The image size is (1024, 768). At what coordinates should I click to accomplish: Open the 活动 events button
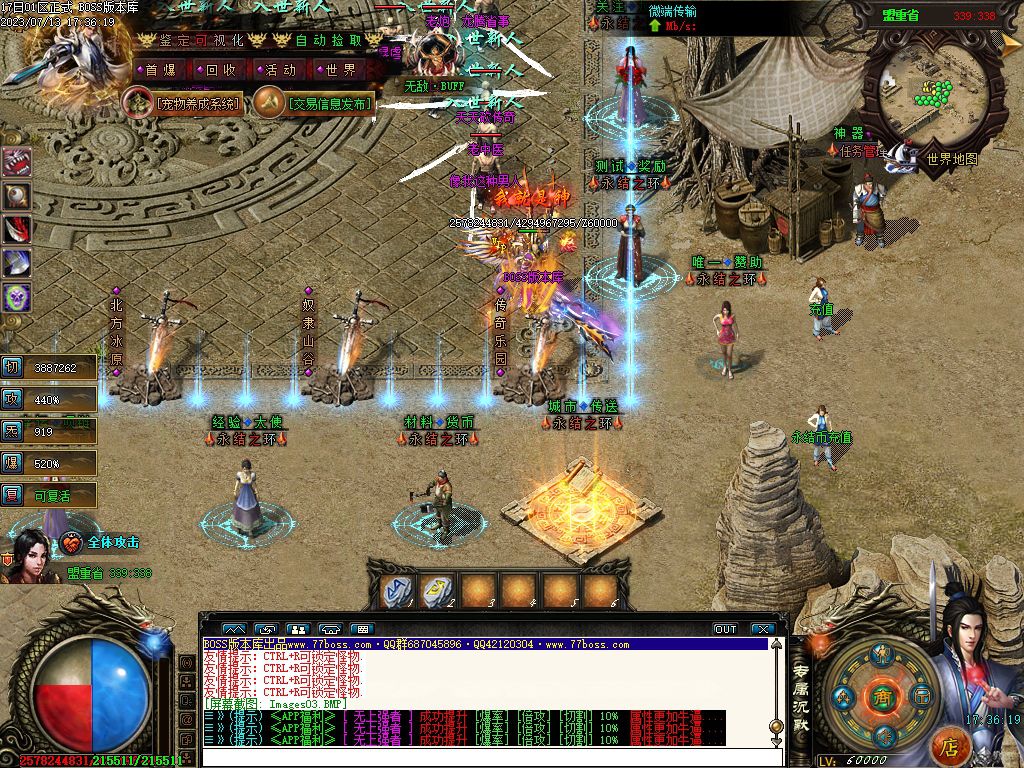pyautogui.click(x=280, y=70)
